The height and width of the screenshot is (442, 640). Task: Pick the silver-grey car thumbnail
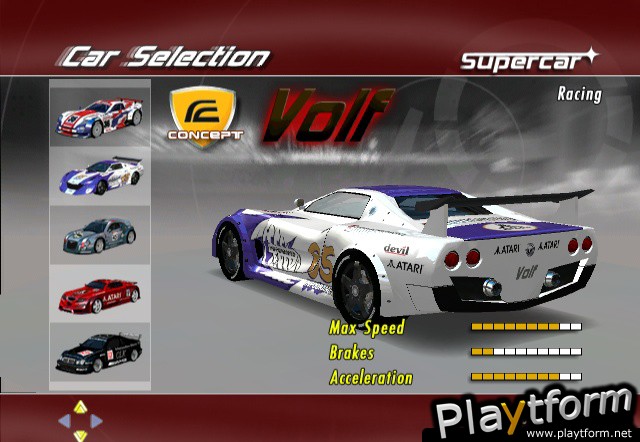[x=100, y=236]
